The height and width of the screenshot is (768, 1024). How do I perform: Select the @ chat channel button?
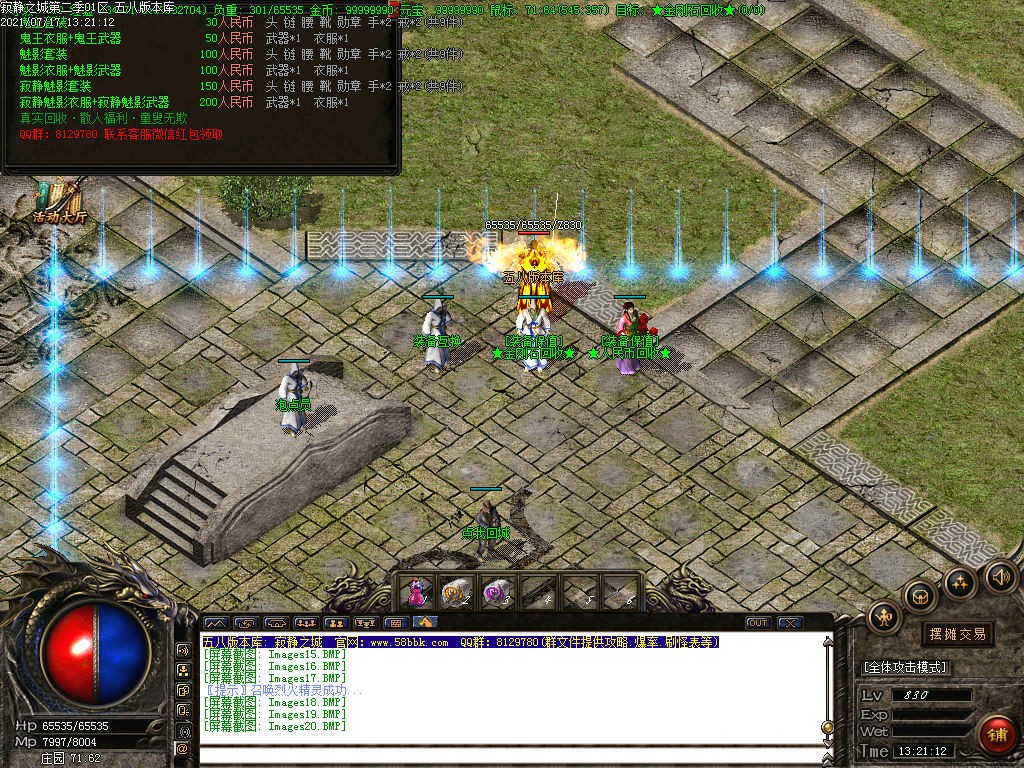(x=183, y=748)
